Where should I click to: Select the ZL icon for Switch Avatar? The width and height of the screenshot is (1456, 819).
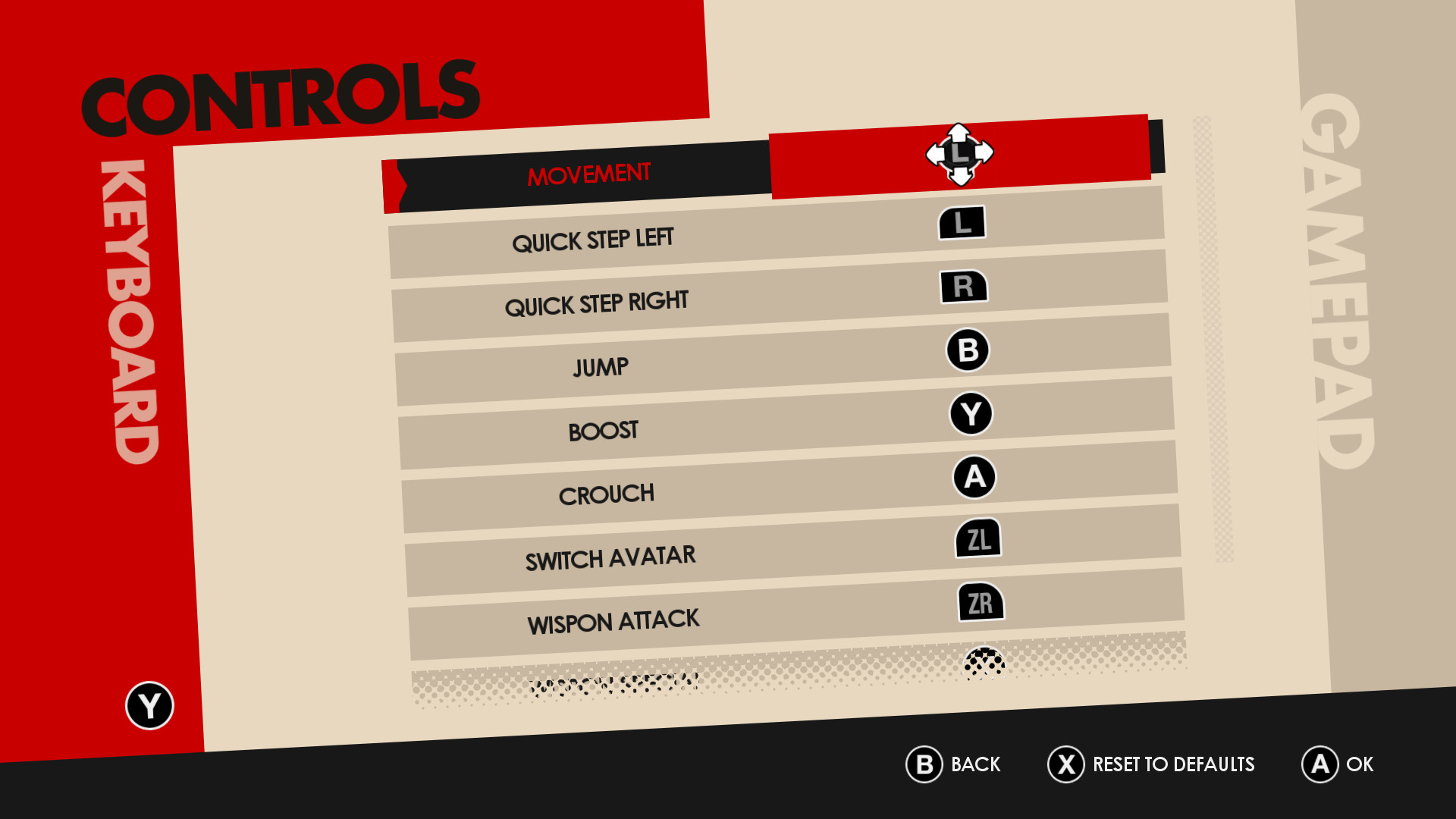(x=977, y=539)
